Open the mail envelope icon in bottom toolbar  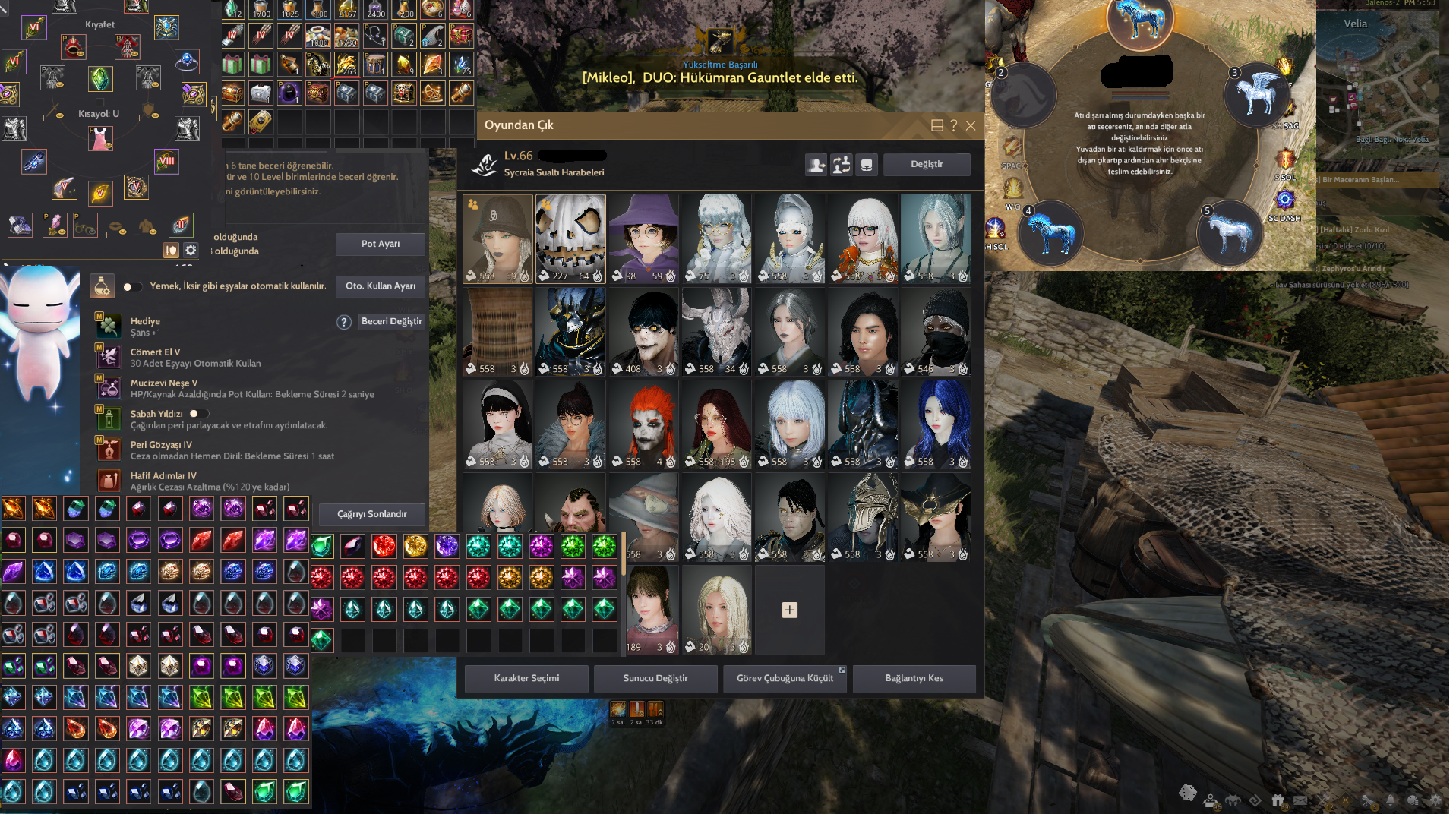(x=1300, y=800)
